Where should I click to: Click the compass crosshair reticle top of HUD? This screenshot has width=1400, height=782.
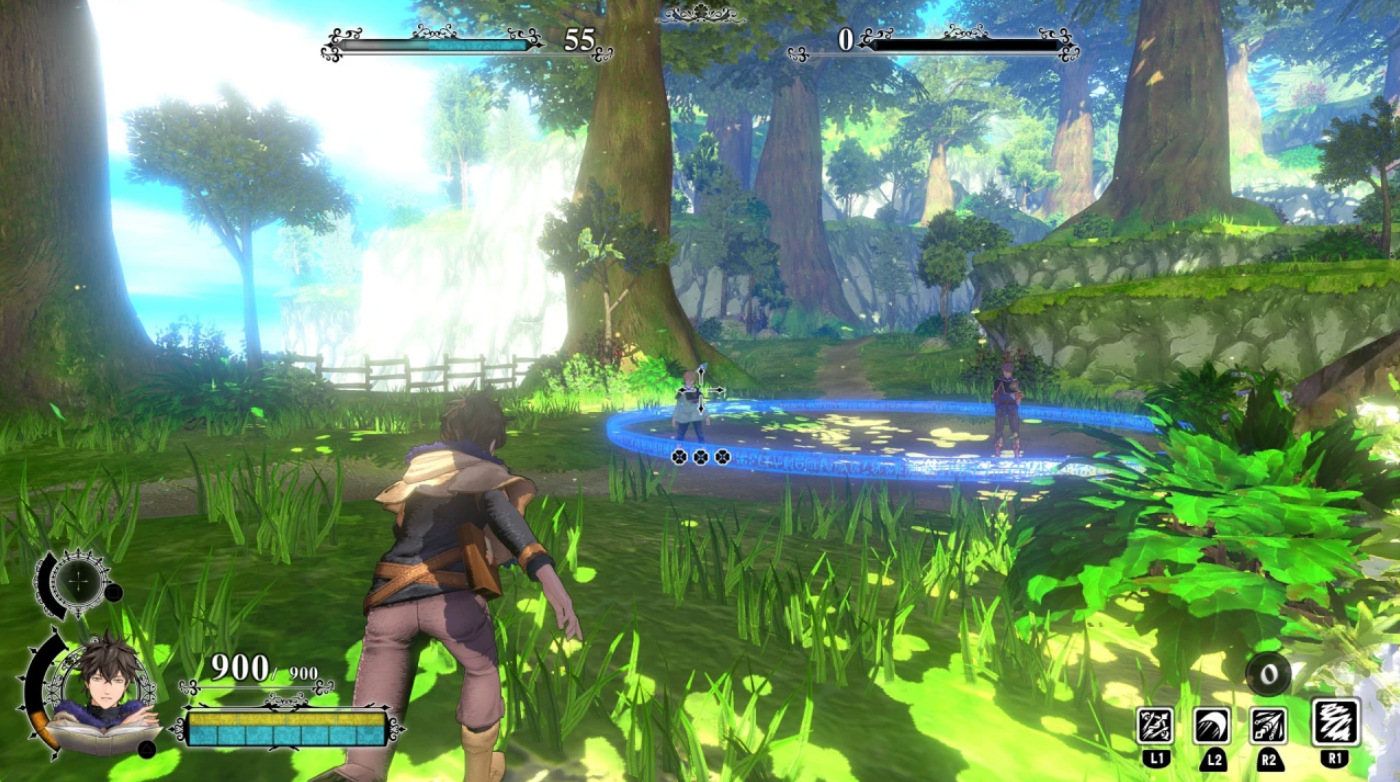pyautogui.click(x=79, y=580)
